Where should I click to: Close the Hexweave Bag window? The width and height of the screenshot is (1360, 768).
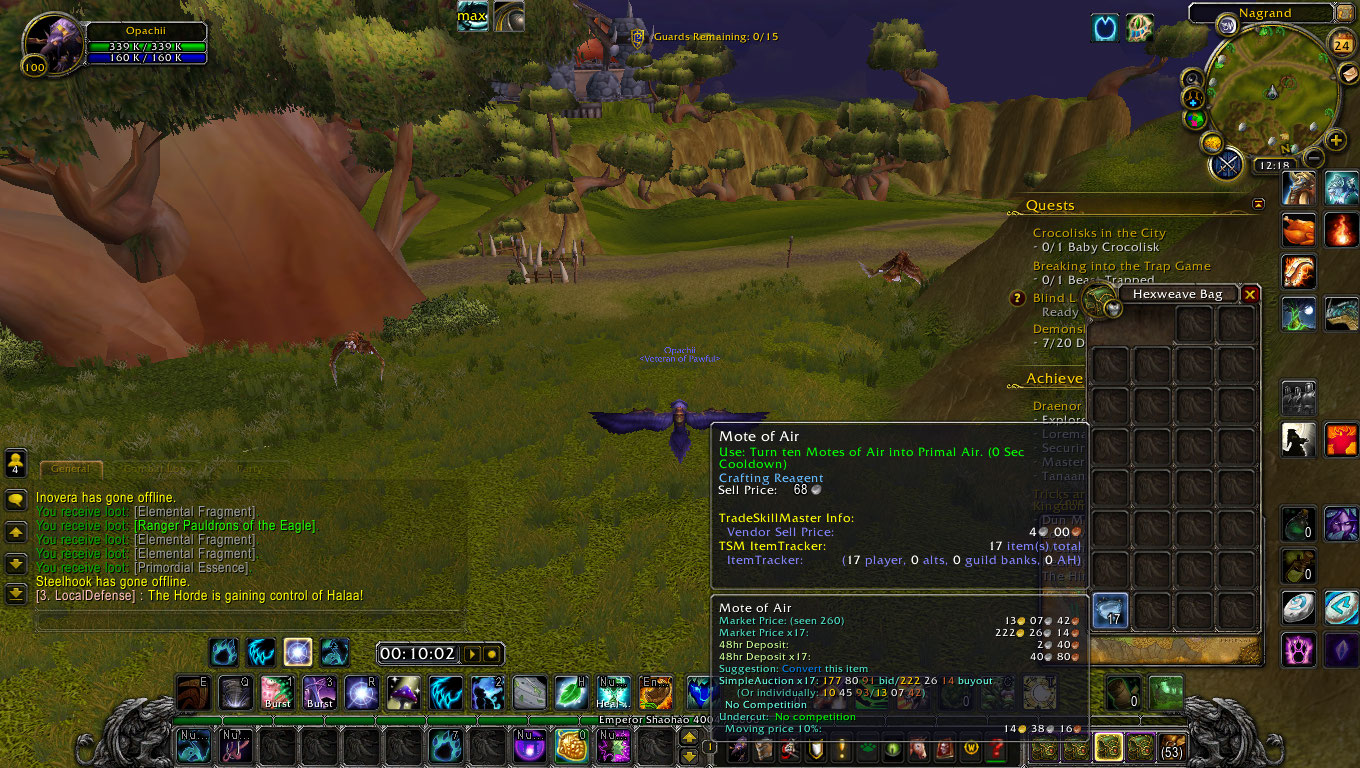click(1249, 294)
